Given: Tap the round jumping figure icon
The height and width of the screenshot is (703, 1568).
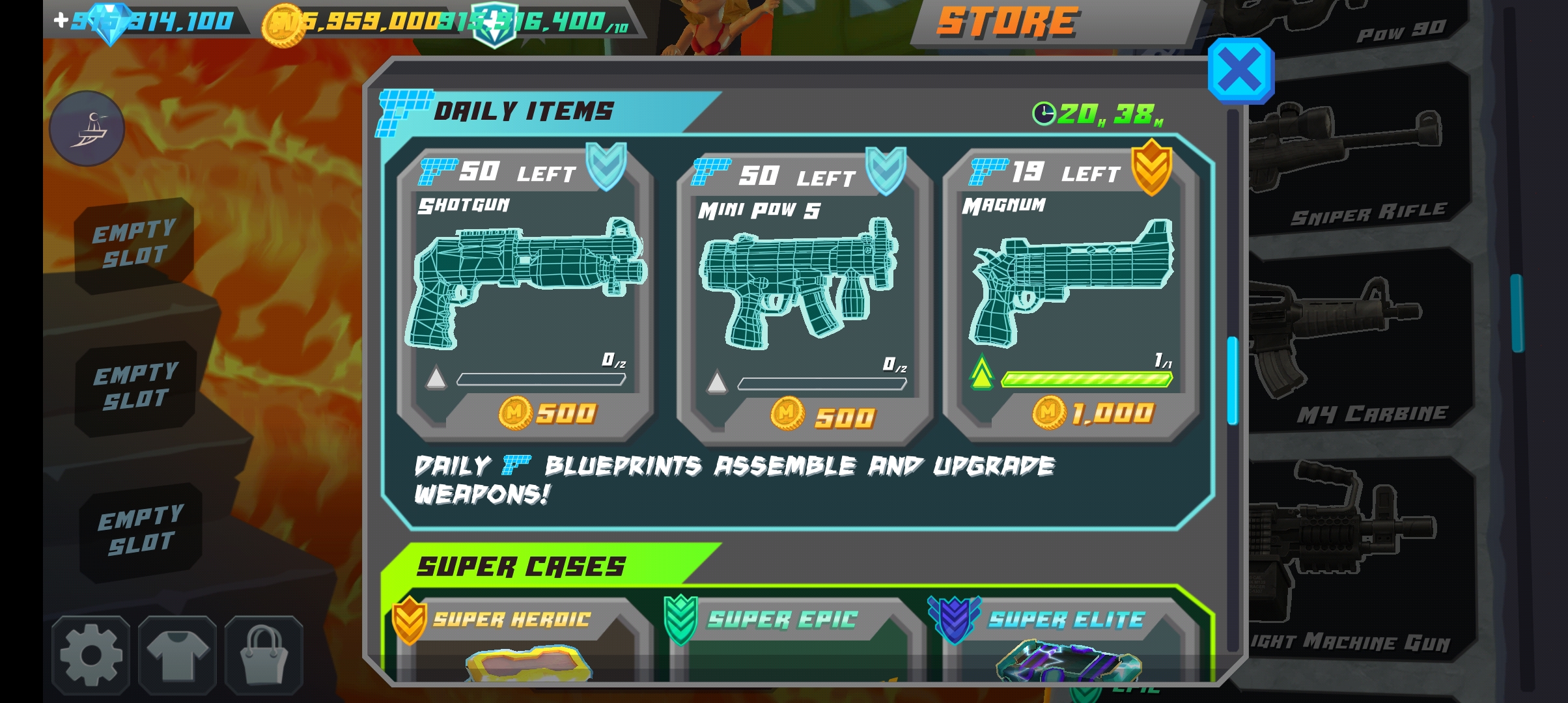Looking at the screenshot, I should click(x=87, y=128).
